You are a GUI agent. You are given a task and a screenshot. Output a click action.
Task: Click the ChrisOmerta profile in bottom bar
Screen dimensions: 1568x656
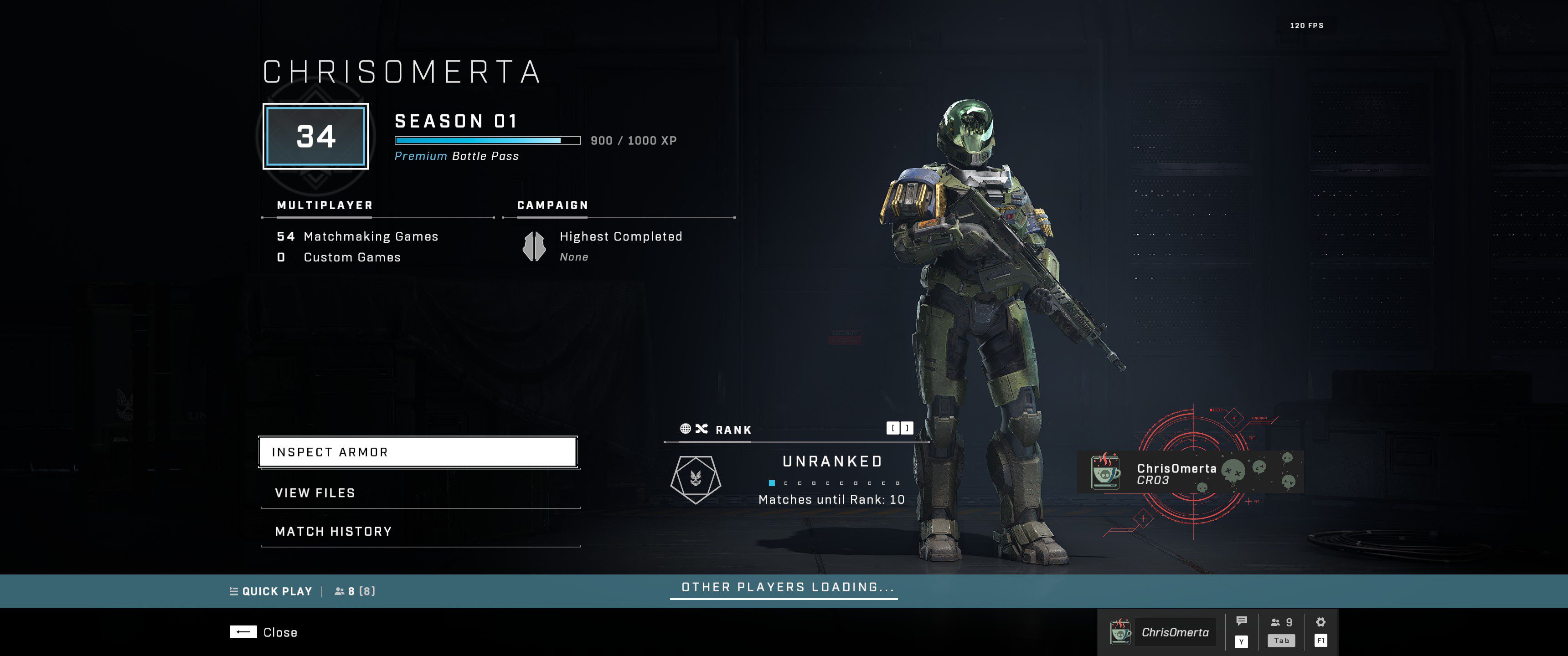click(x=1162, y=632)
